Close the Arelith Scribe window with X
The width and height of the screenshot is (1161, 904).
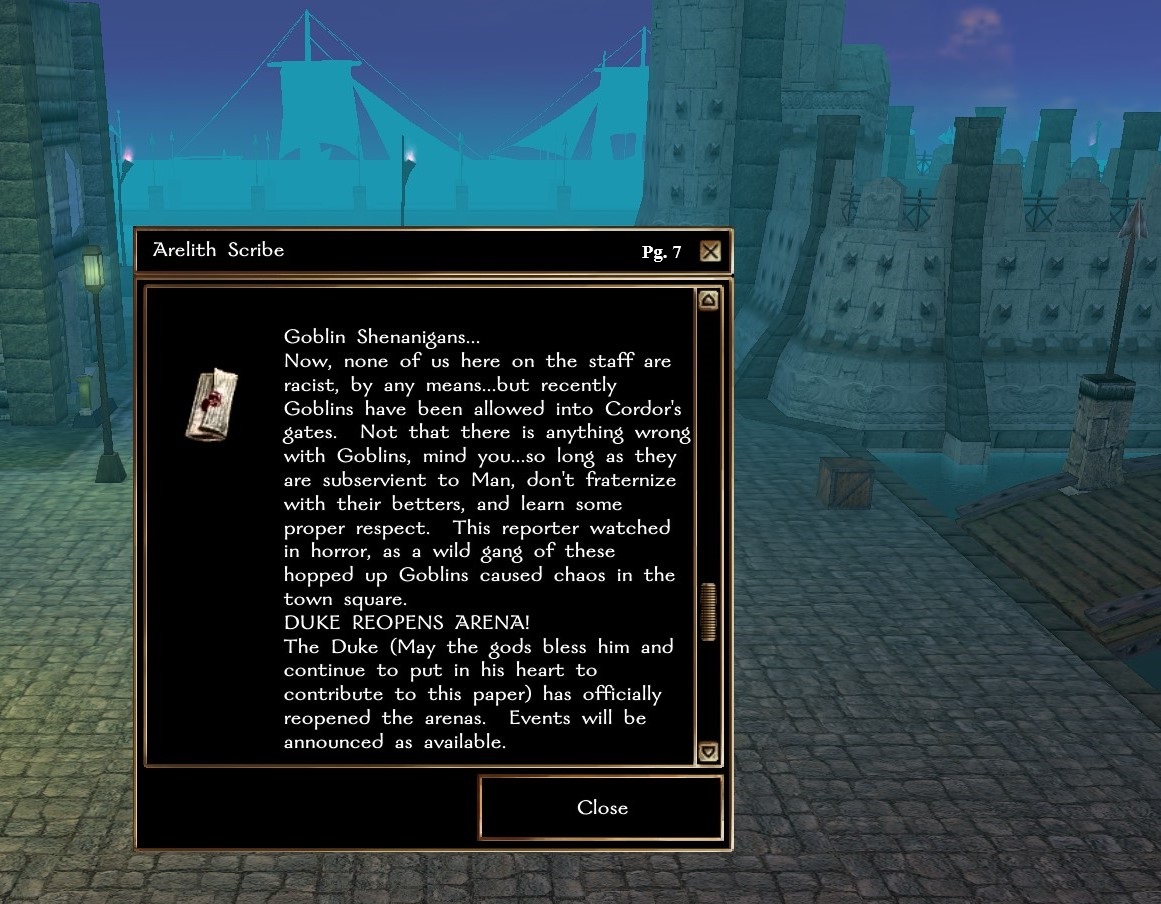click(x=710, y=251)
